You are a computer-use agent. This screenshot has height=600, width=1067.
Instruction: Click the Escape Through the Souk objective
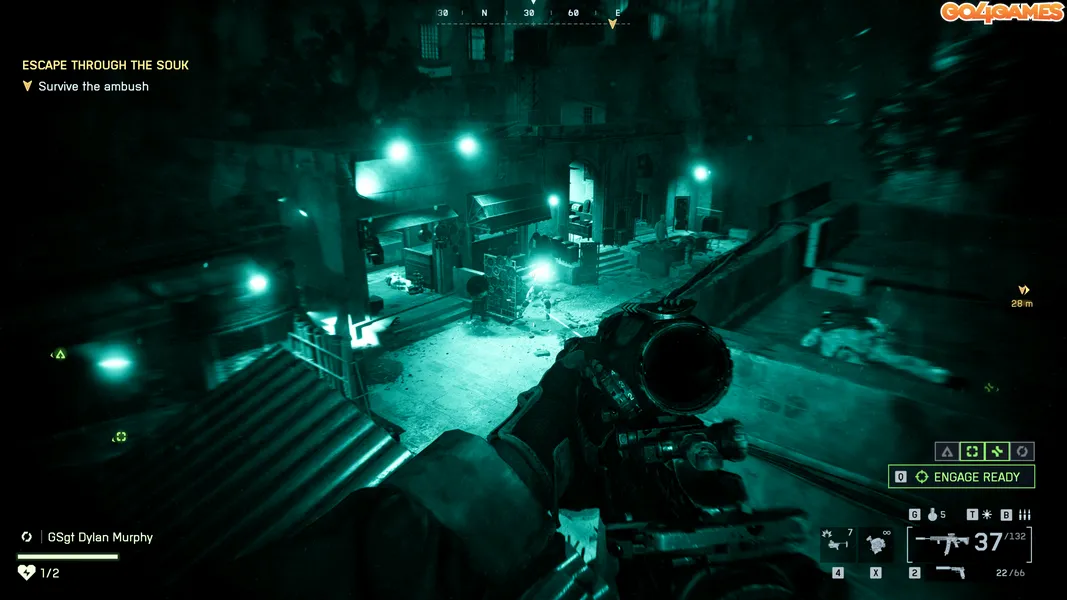[x=105, y=65]
